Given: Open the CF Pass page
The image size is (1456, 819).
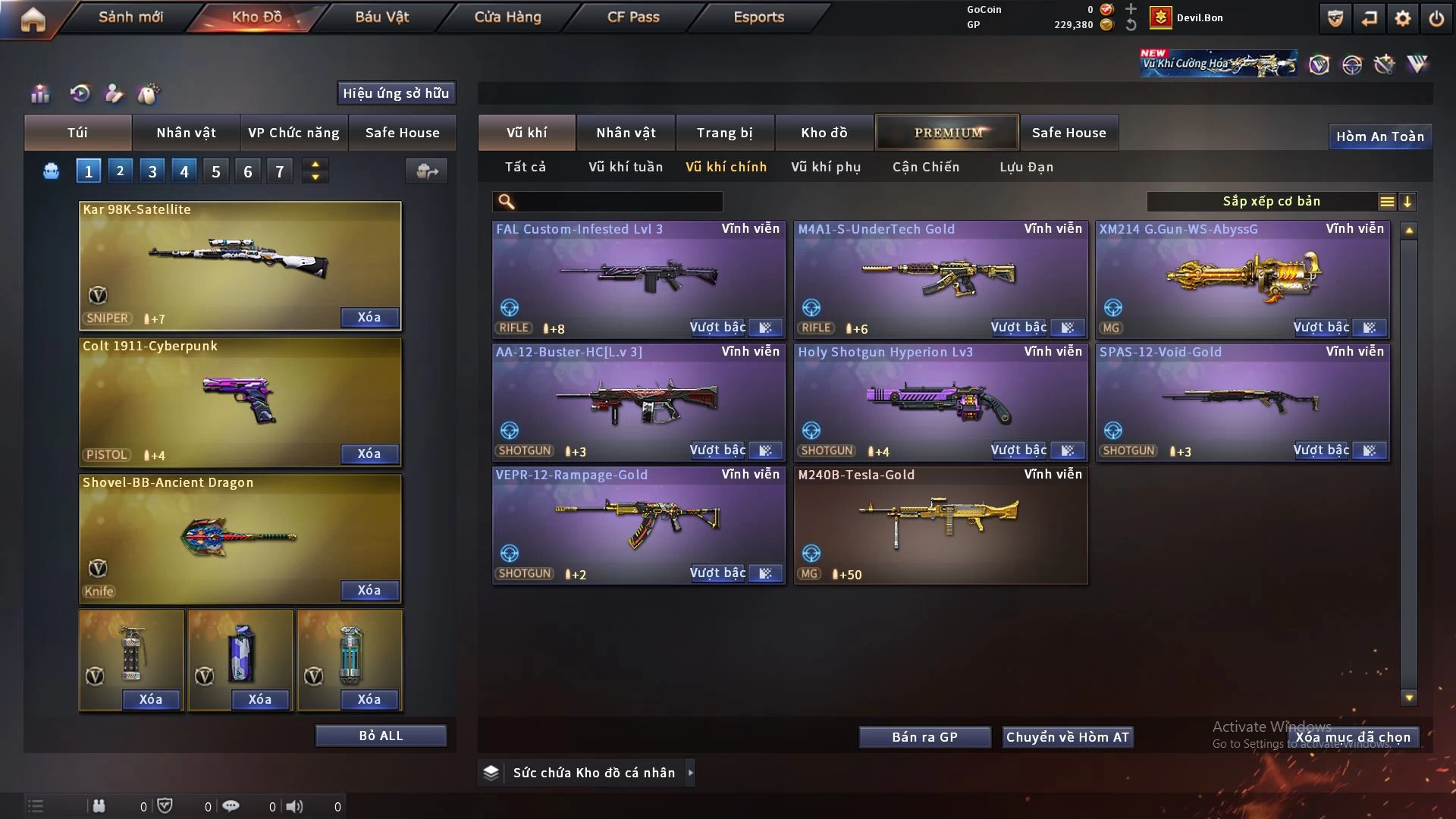Looking at the screenshot, I should [x=633, y=17].
